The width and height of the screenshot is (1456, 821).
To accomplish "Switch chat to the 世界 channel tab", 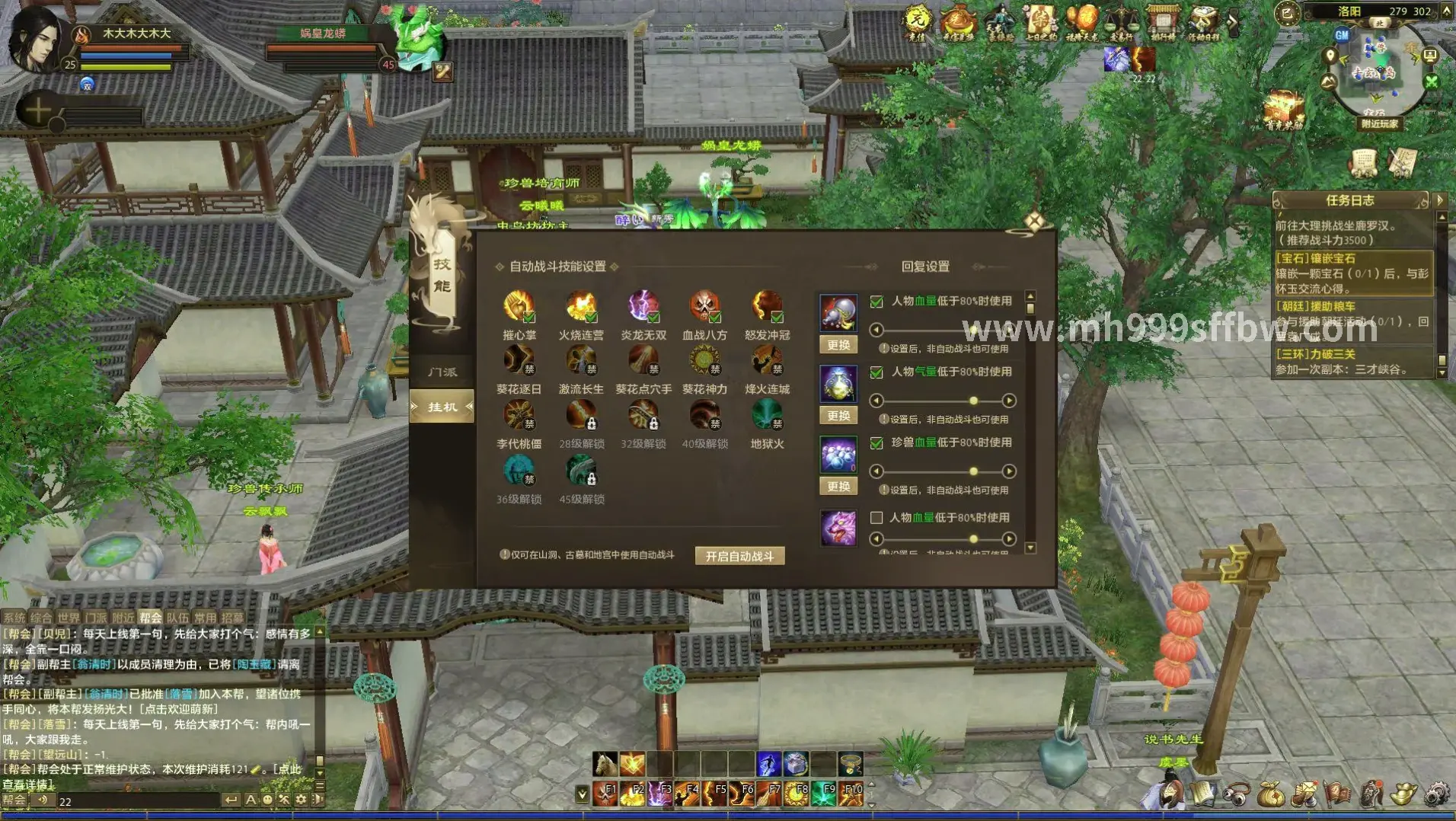I will tap(68, 618).
